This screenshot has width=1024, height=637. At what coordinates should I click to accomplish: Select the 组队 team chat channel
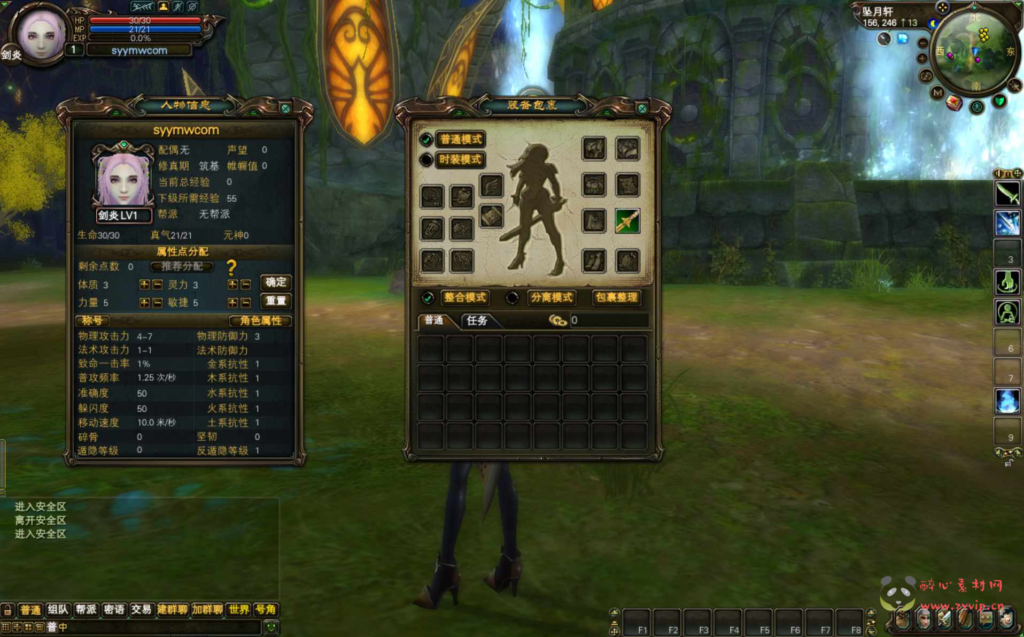click(58, 609)
